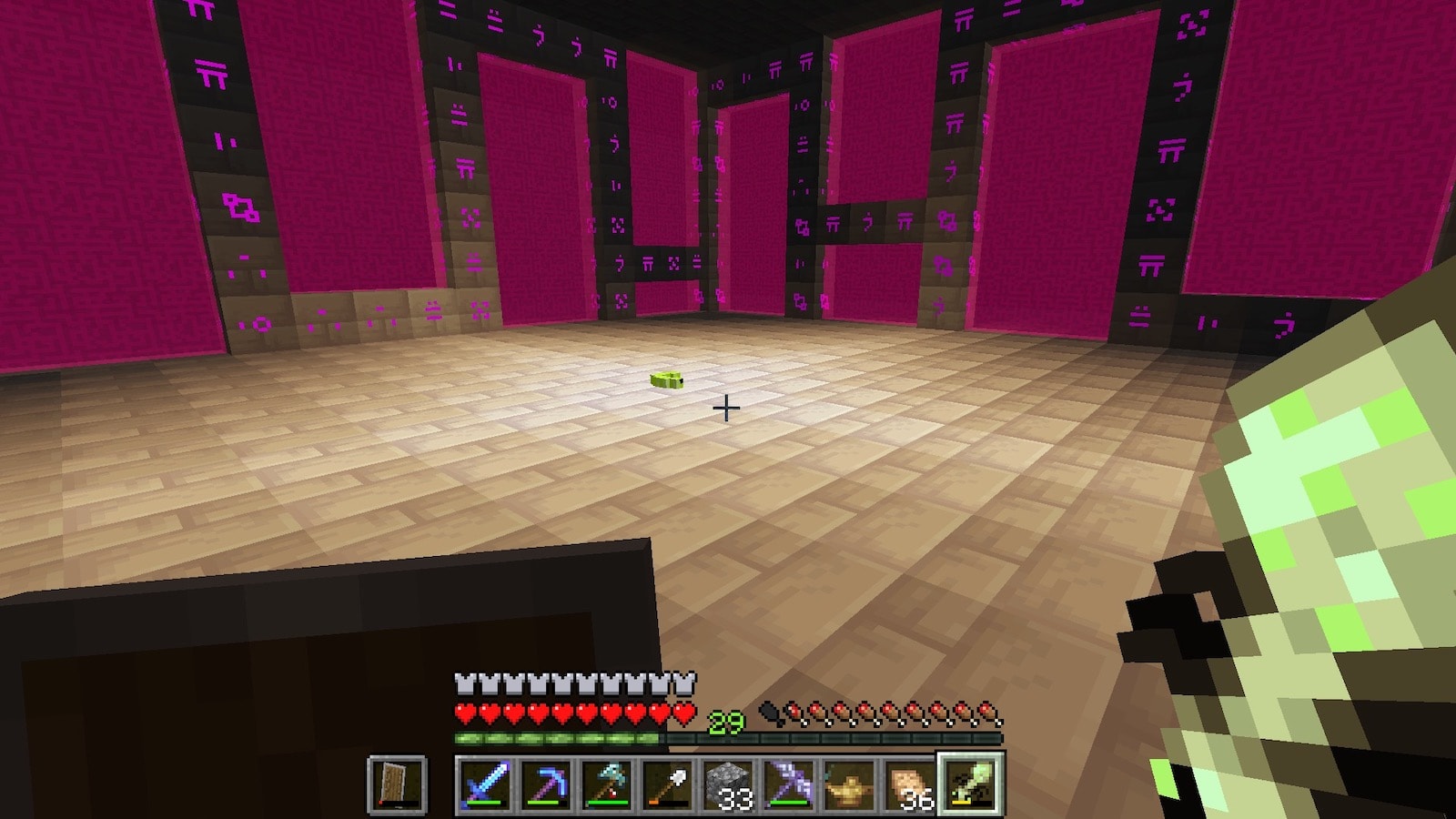Switch to the diamond axe slot

(x=607, y=784)
